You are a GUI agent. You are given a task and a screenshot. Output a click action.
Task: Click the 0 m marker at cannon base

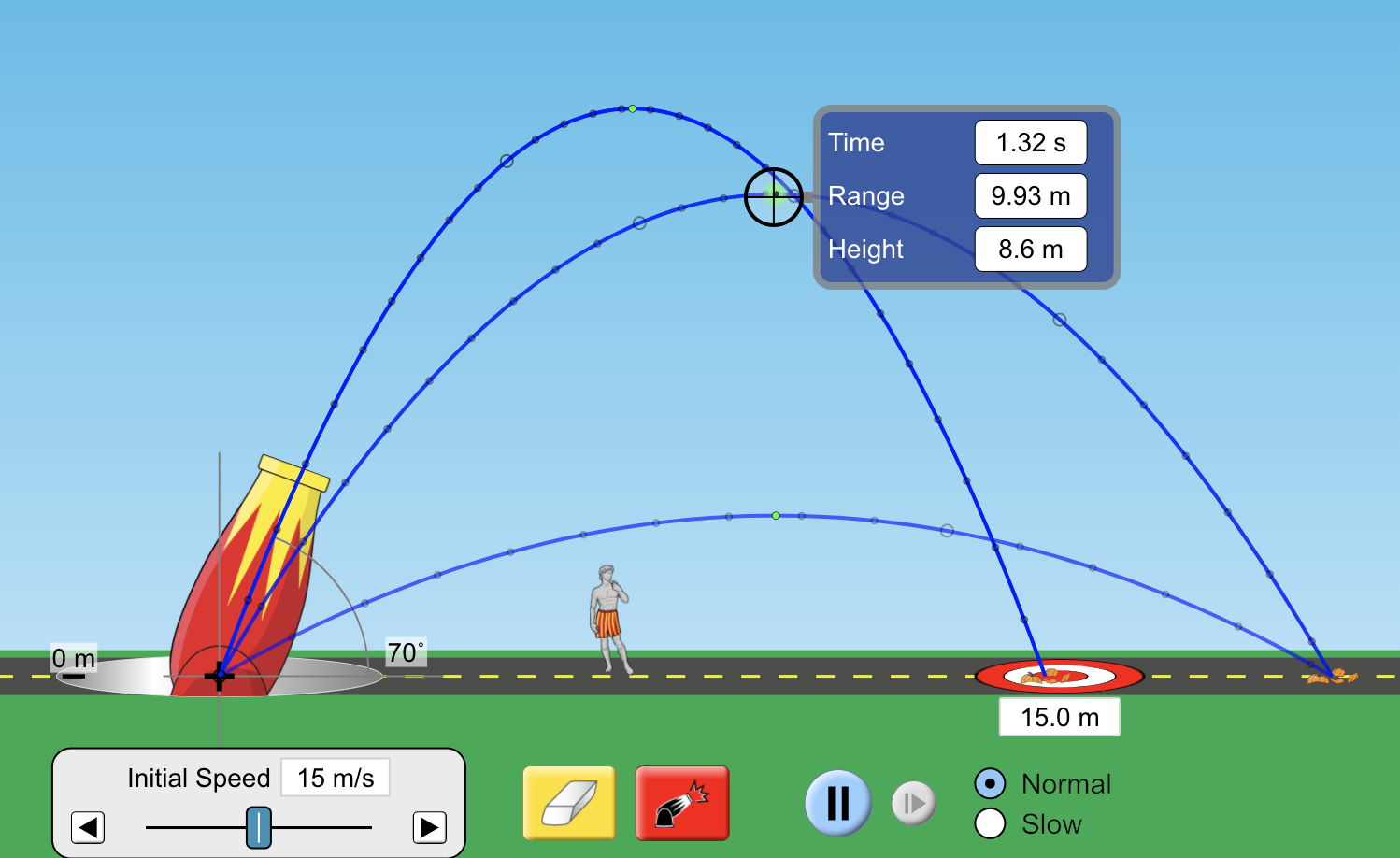(75, 659)
